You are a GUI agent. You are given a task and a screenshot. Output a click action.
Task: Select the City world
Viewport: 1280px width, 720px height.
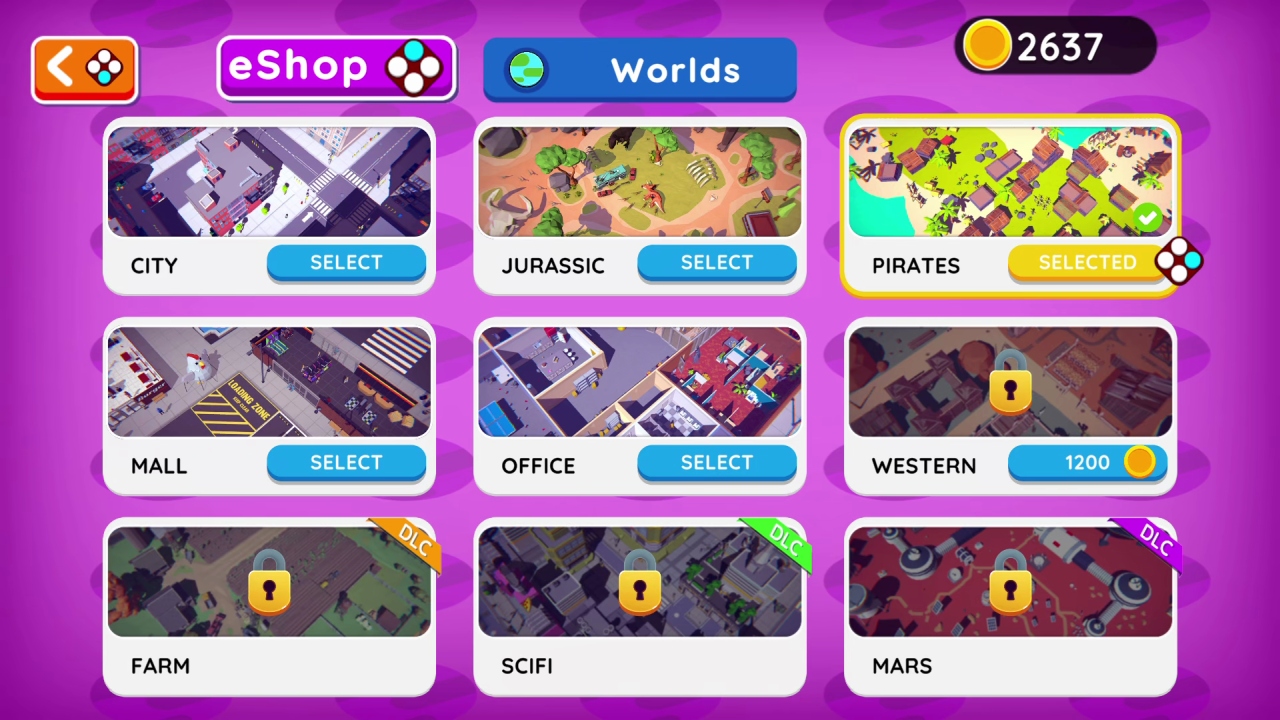click(346, 262)
